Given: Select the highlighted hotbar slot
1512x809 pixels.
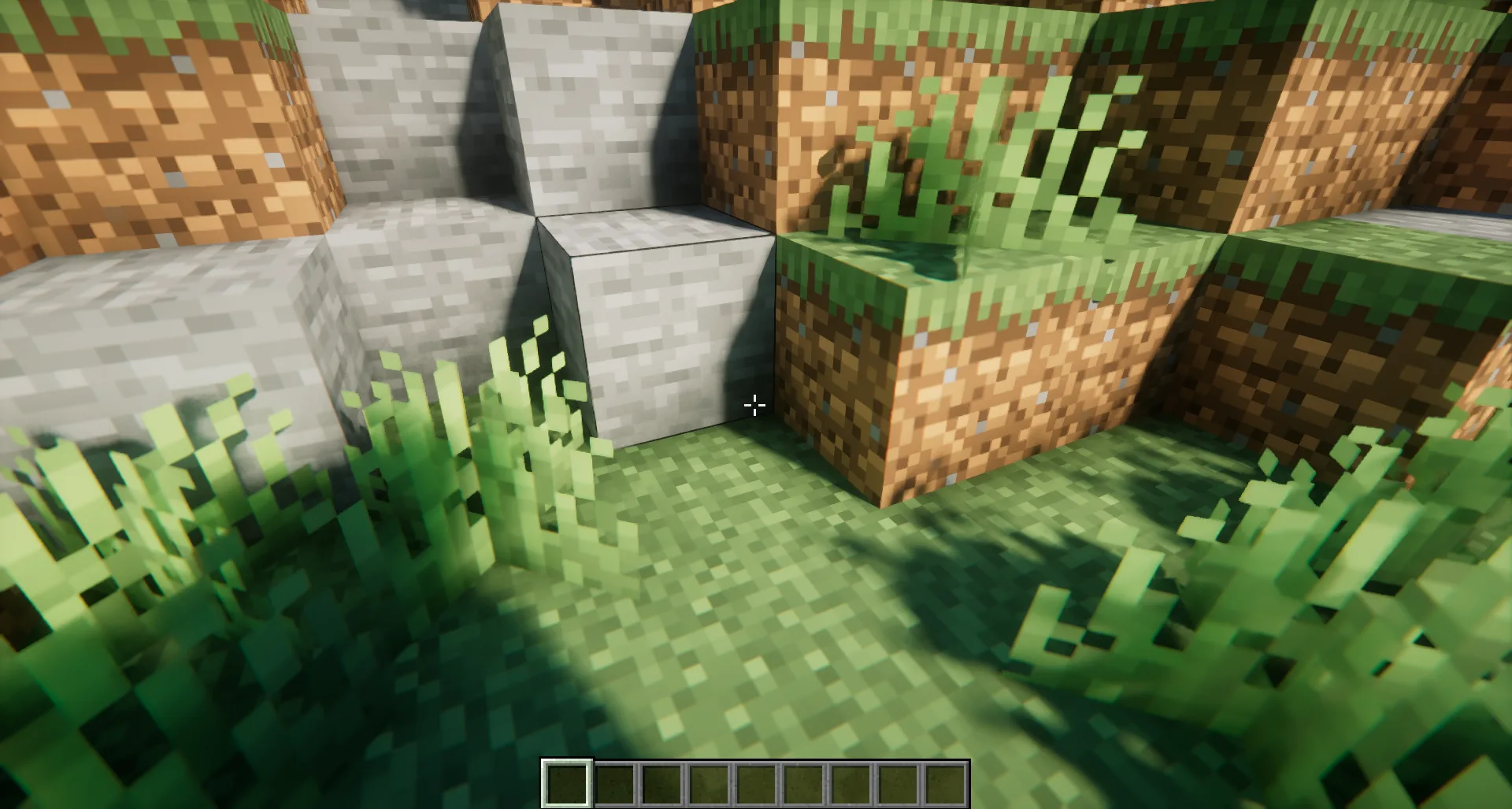Looking at the screenshot, I should tap(566, 783).
